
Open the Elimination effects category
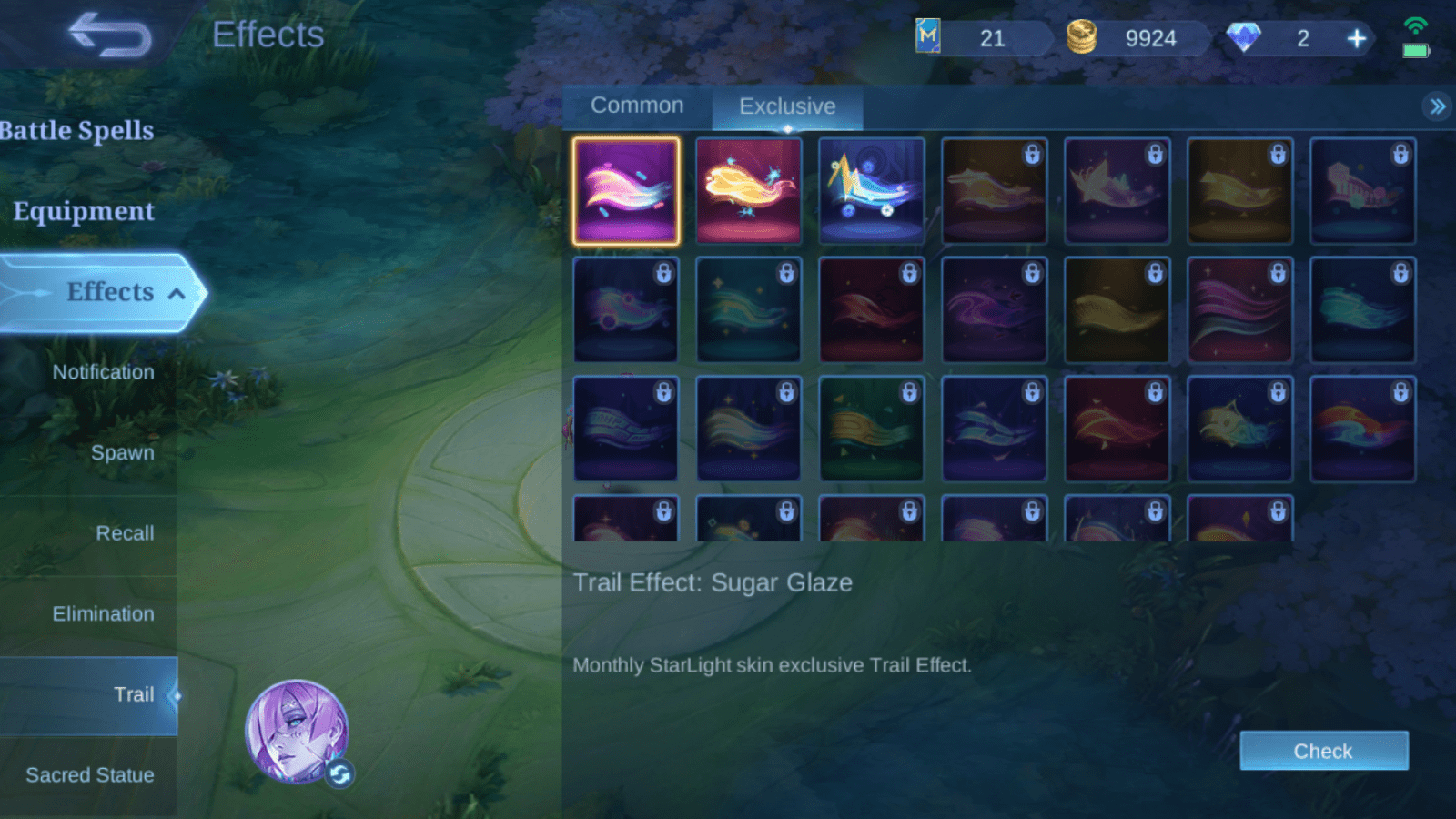(x=103, y=614)
